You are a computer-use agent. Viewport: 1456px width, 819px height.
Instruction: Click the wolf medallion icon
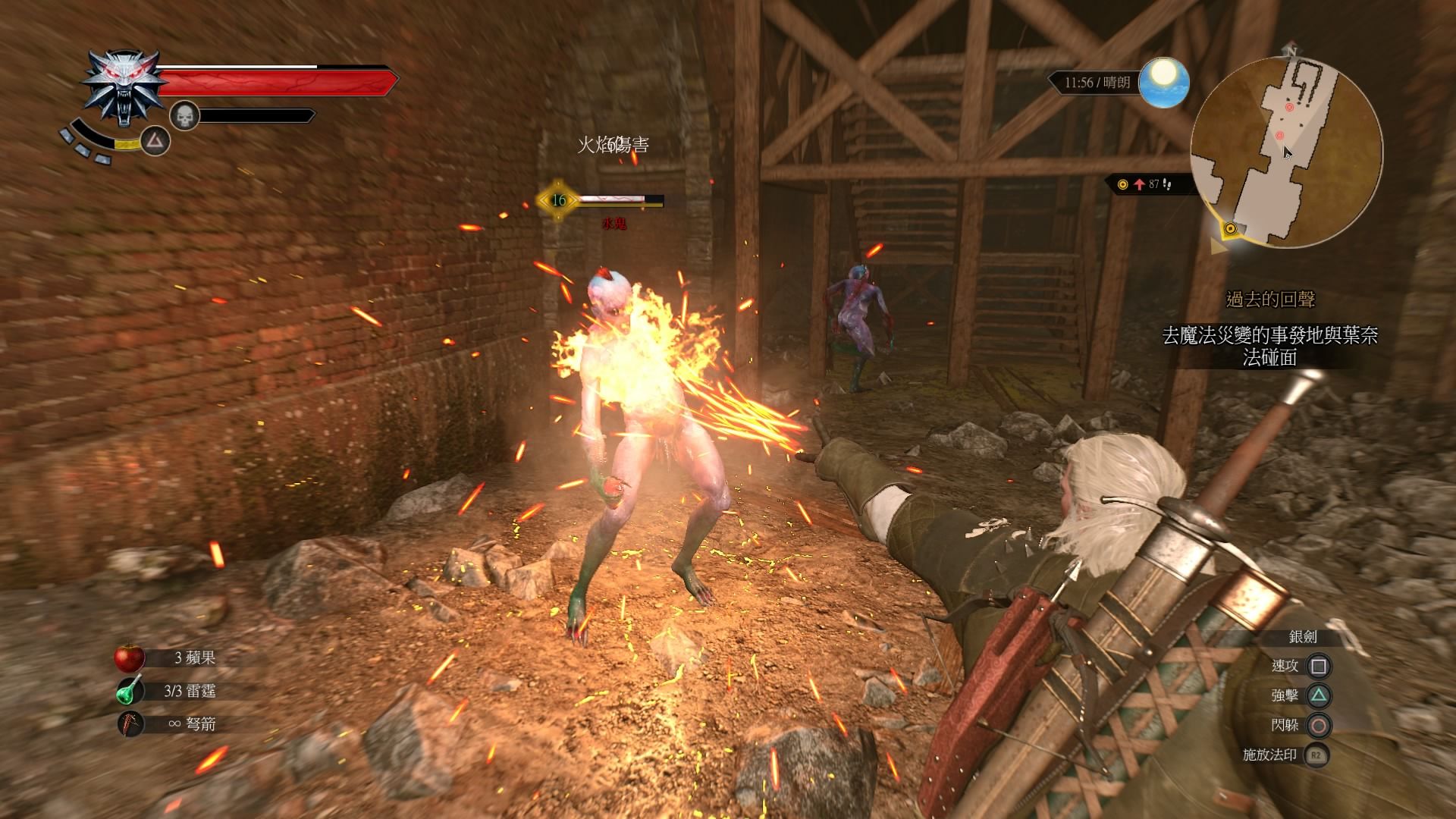click(123, 87)
